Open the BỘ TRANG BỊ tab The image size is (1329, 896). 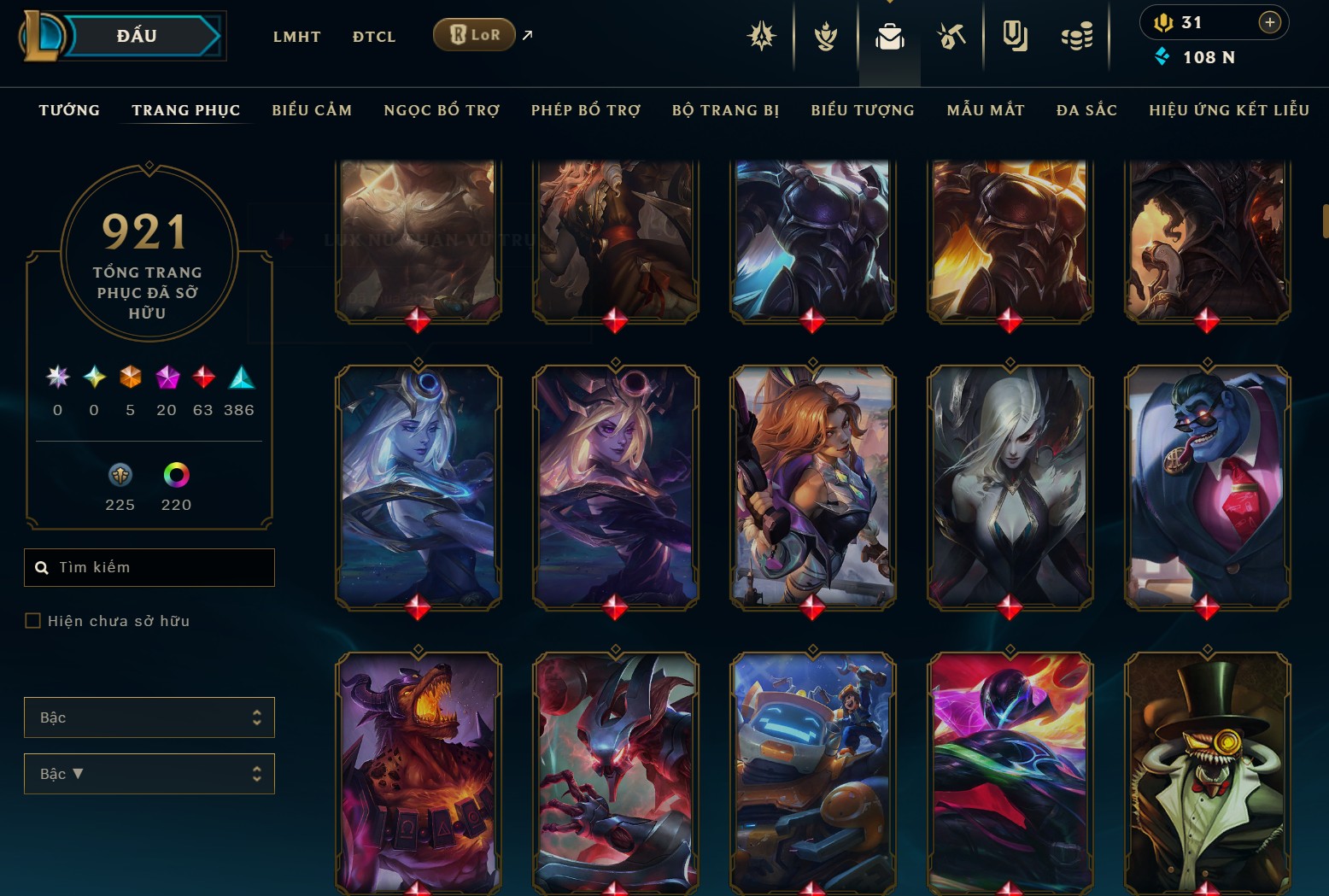coord(725,110)
